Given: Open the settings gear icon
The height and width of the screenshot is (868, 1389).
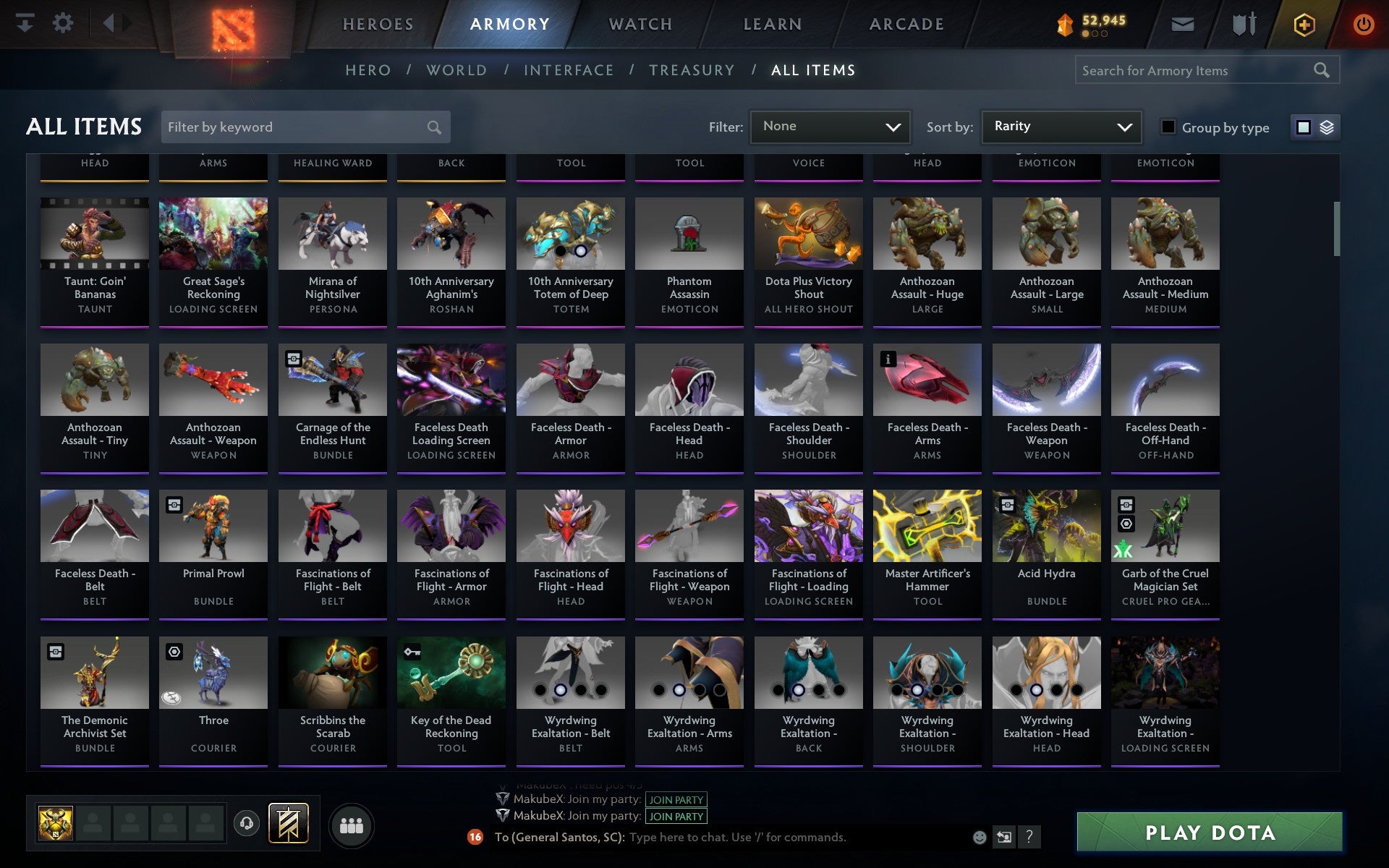Looking at the screenshot, I should [x=64, y=23].
